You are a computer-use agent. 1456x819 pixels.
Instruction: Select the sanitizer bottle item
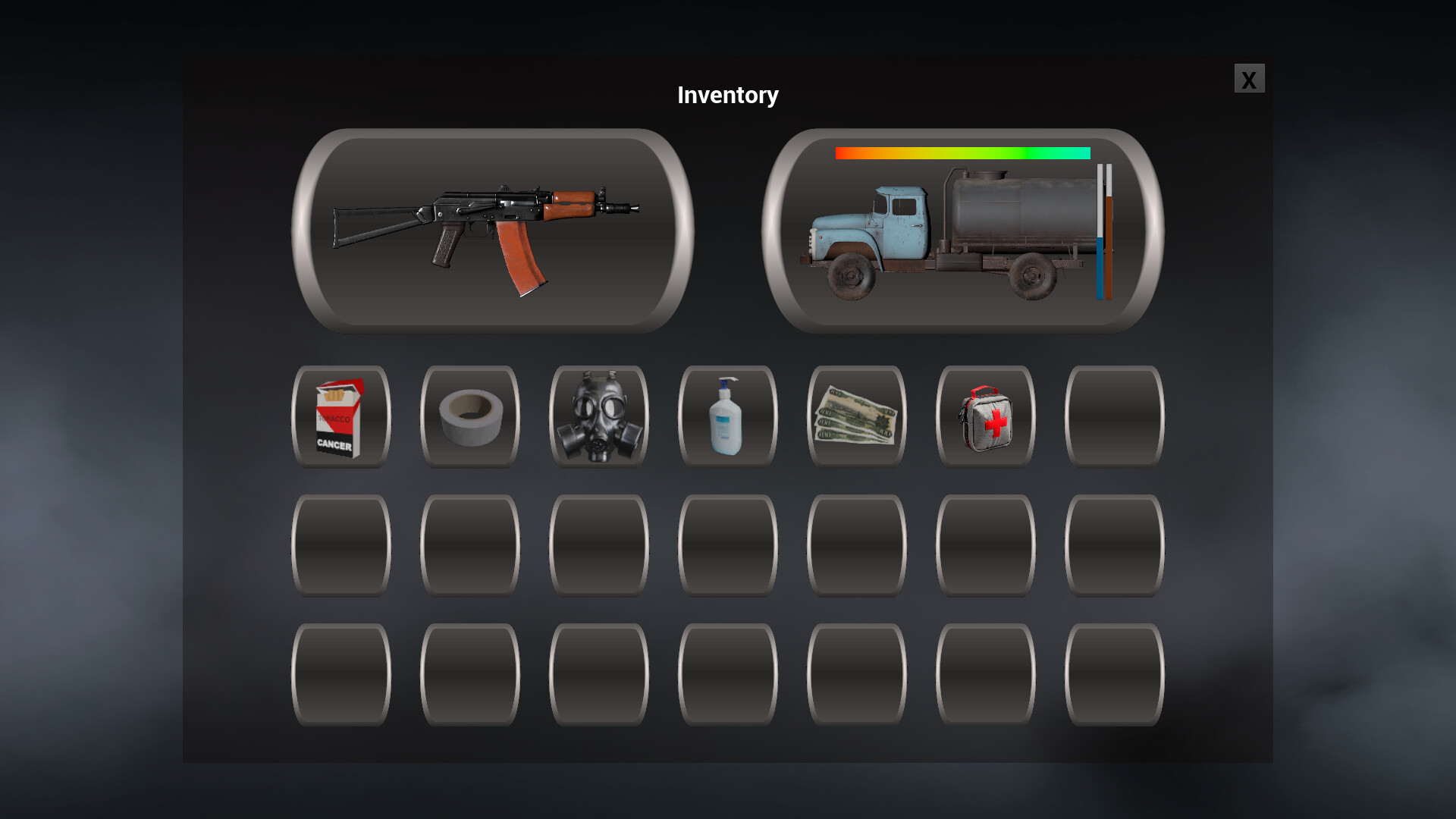(x=727, y=416)
